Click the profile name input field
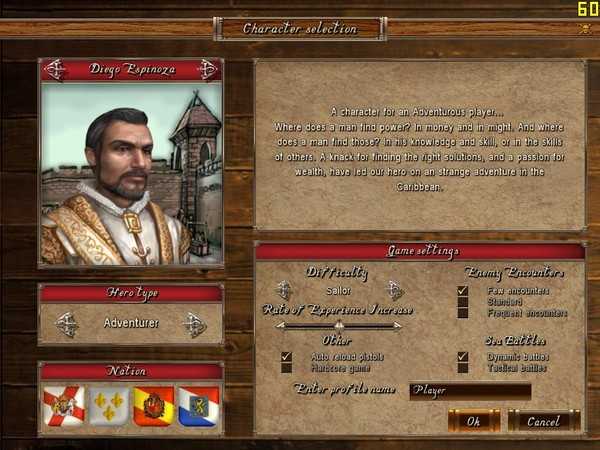Viewport: 600px width, 450px height. pyautogui.click(x=470, y=390)
